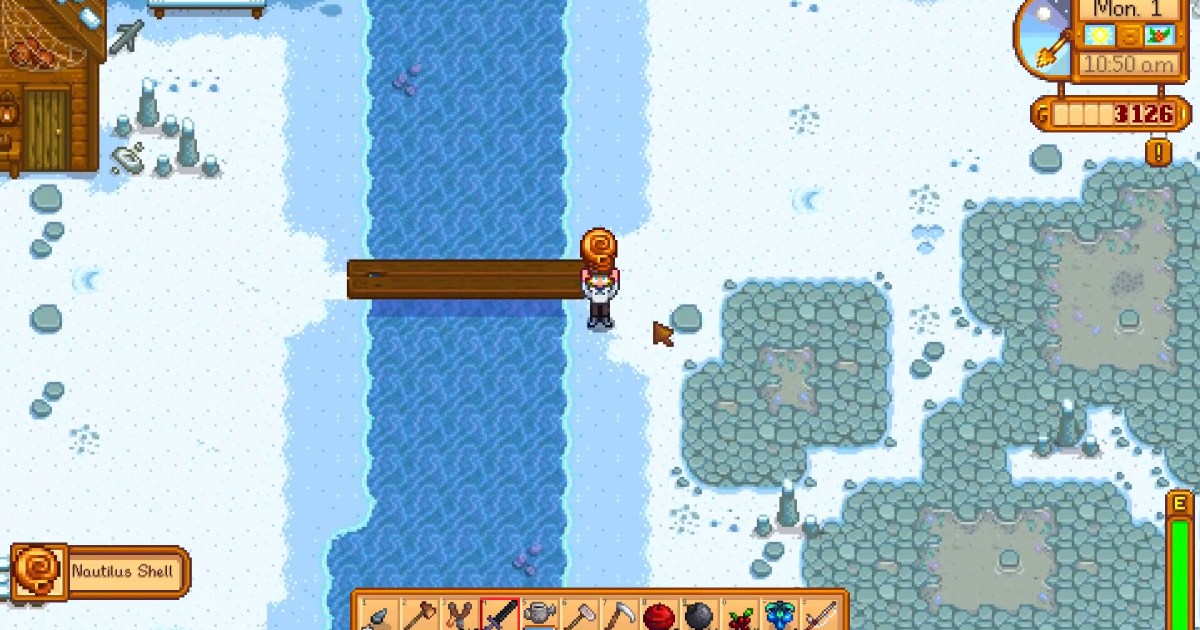Screen dimensions: 1200x630
Task: Open the journal with the exclamation mark icon
Action: pyautogui.click(x=1159, y=152)
